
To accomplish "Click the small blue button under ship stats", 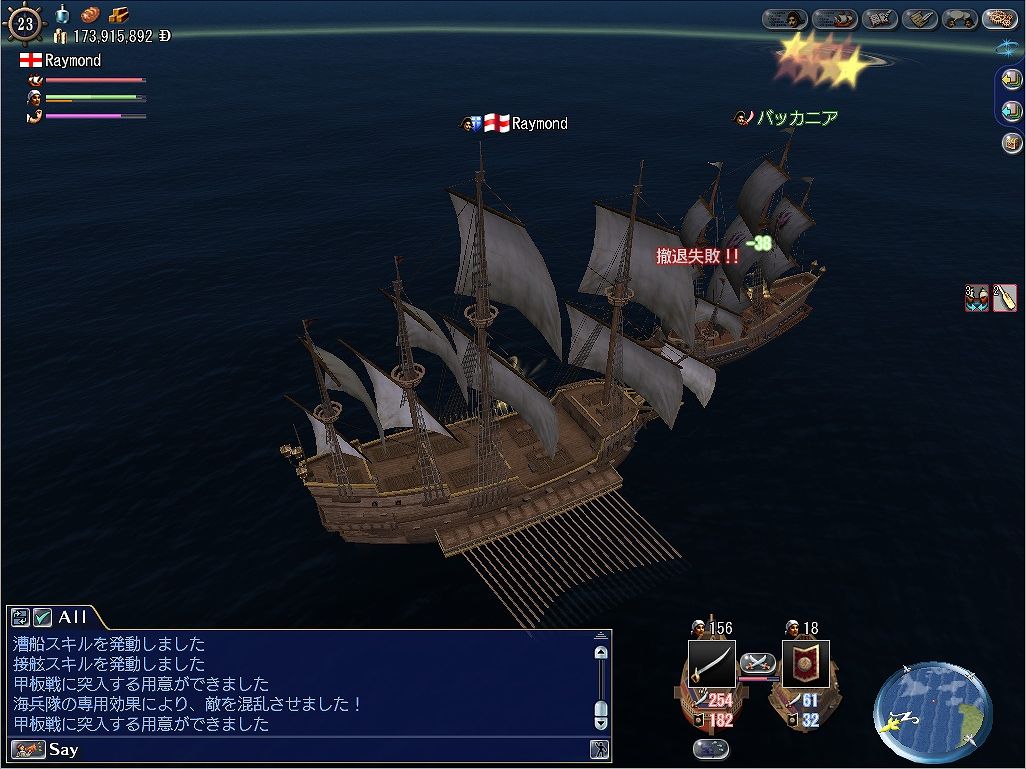I will (710, 748).
